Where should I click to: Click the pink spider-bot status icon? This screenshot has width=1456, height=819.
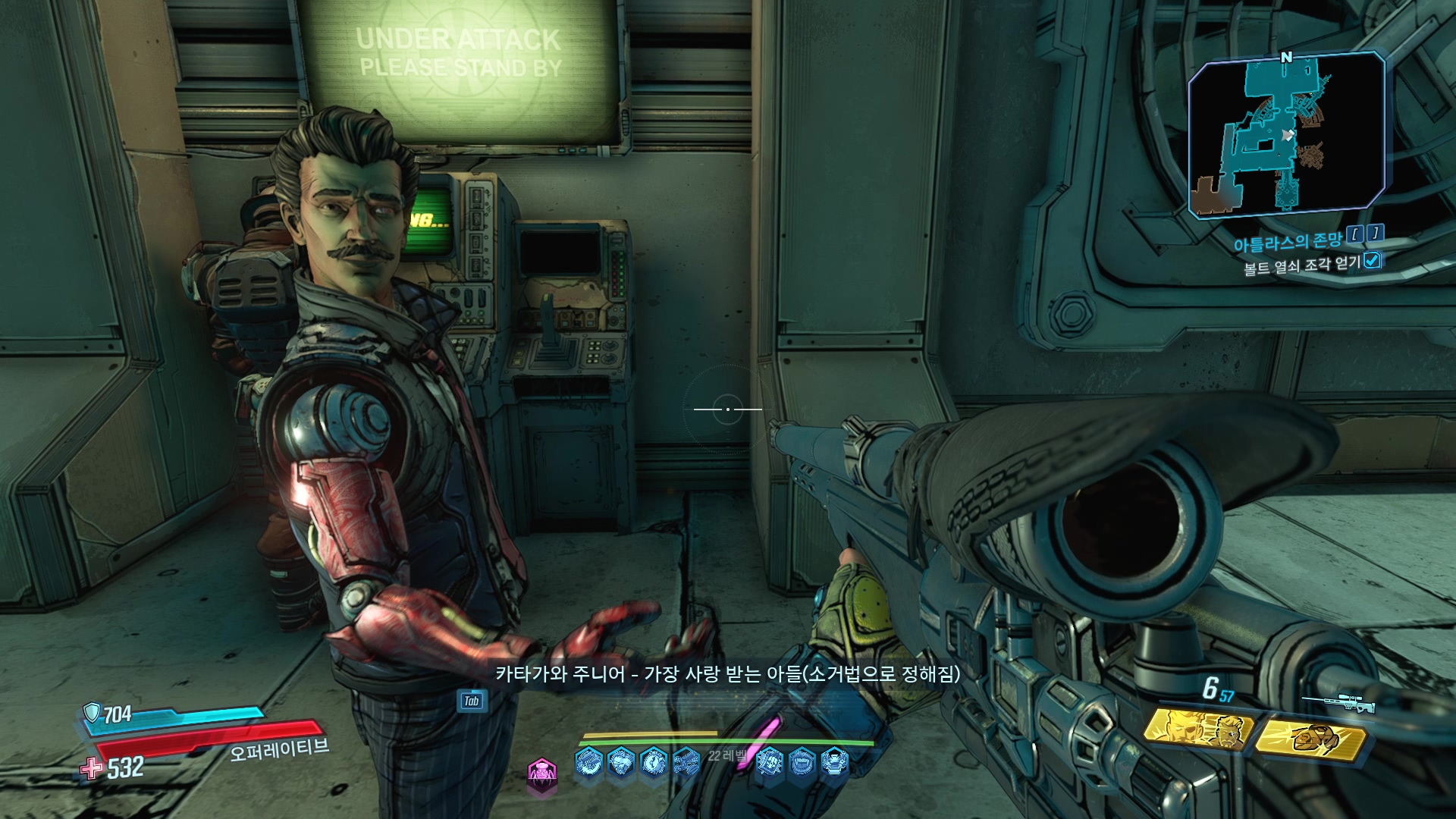coord(542,773)
